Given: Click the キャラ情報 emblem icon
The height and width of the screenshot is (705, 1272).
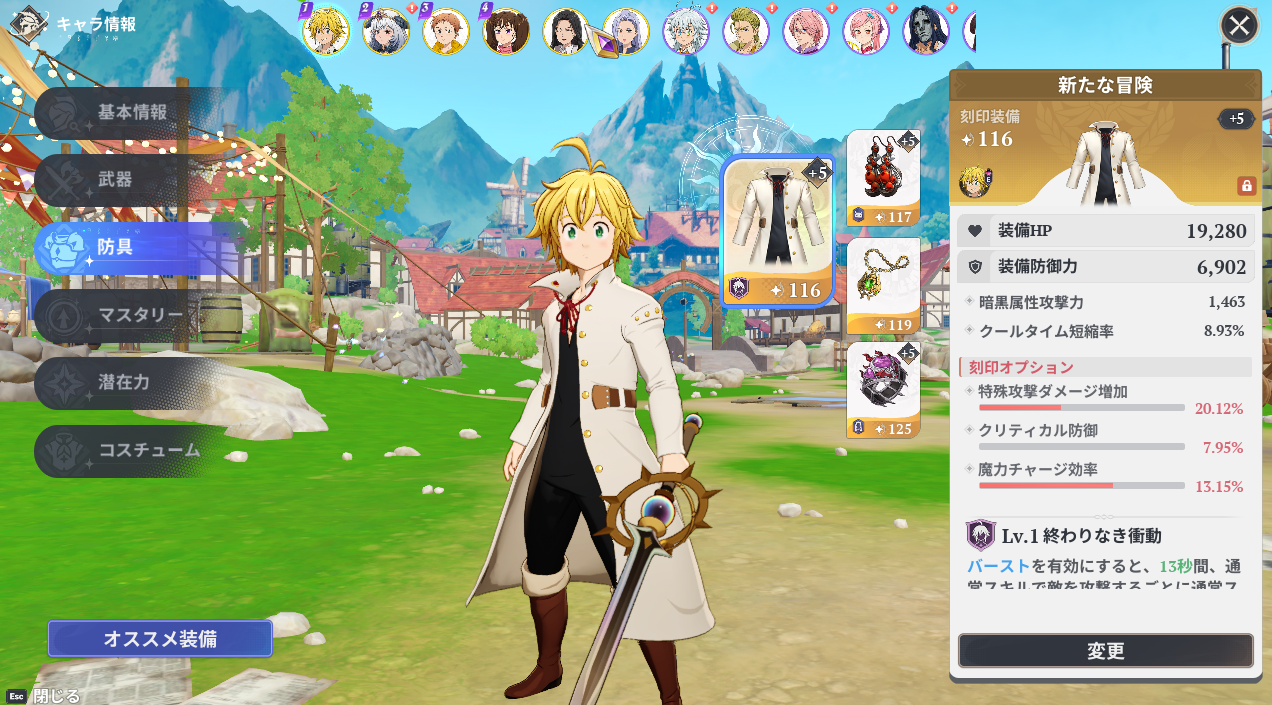Looking at the screenshot, I should [28, 24].
